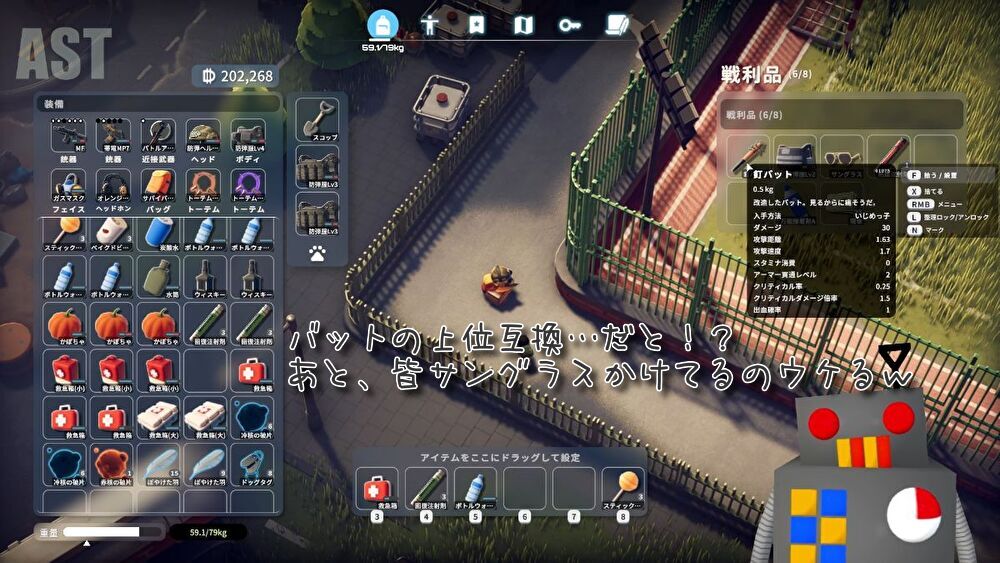Choose the lollipop in hotbar slot 8

coord(623,490)
